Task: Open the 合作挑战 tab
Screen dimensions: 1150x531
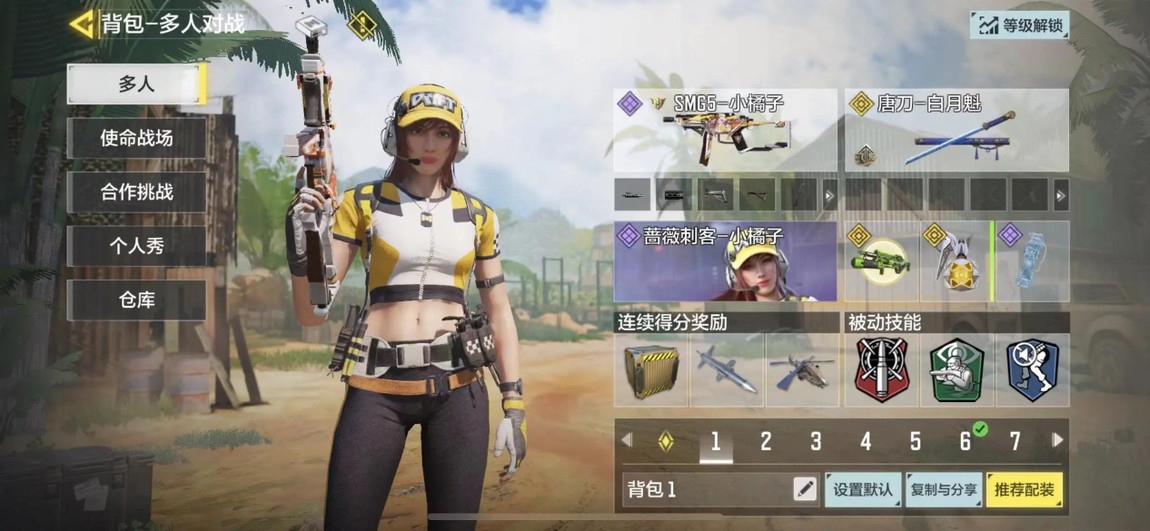Action: tap(136, 192)
